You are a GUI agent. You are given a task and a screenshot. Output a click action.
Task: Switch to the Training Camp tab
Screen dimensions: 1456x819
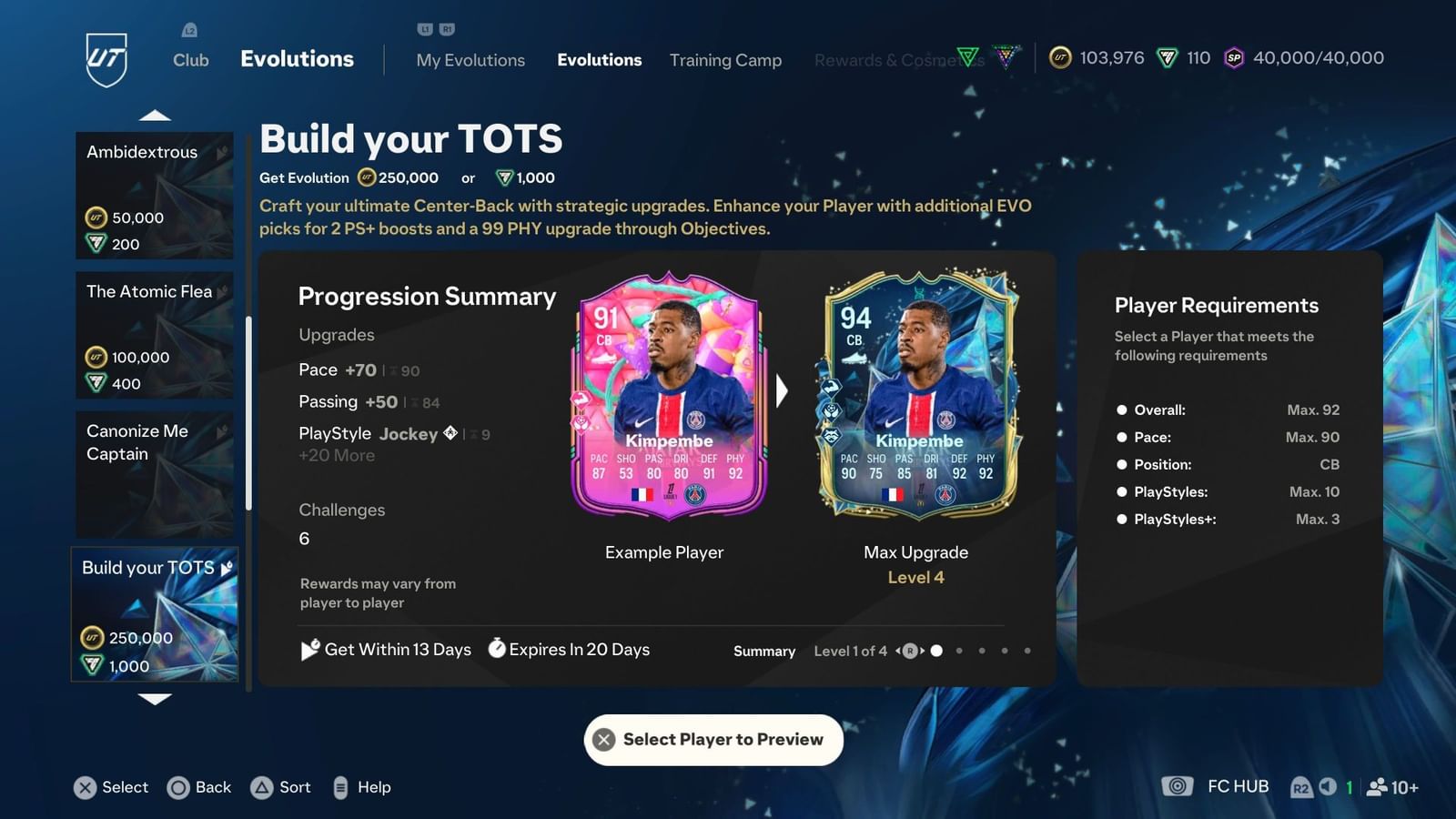tap(725, 59)
